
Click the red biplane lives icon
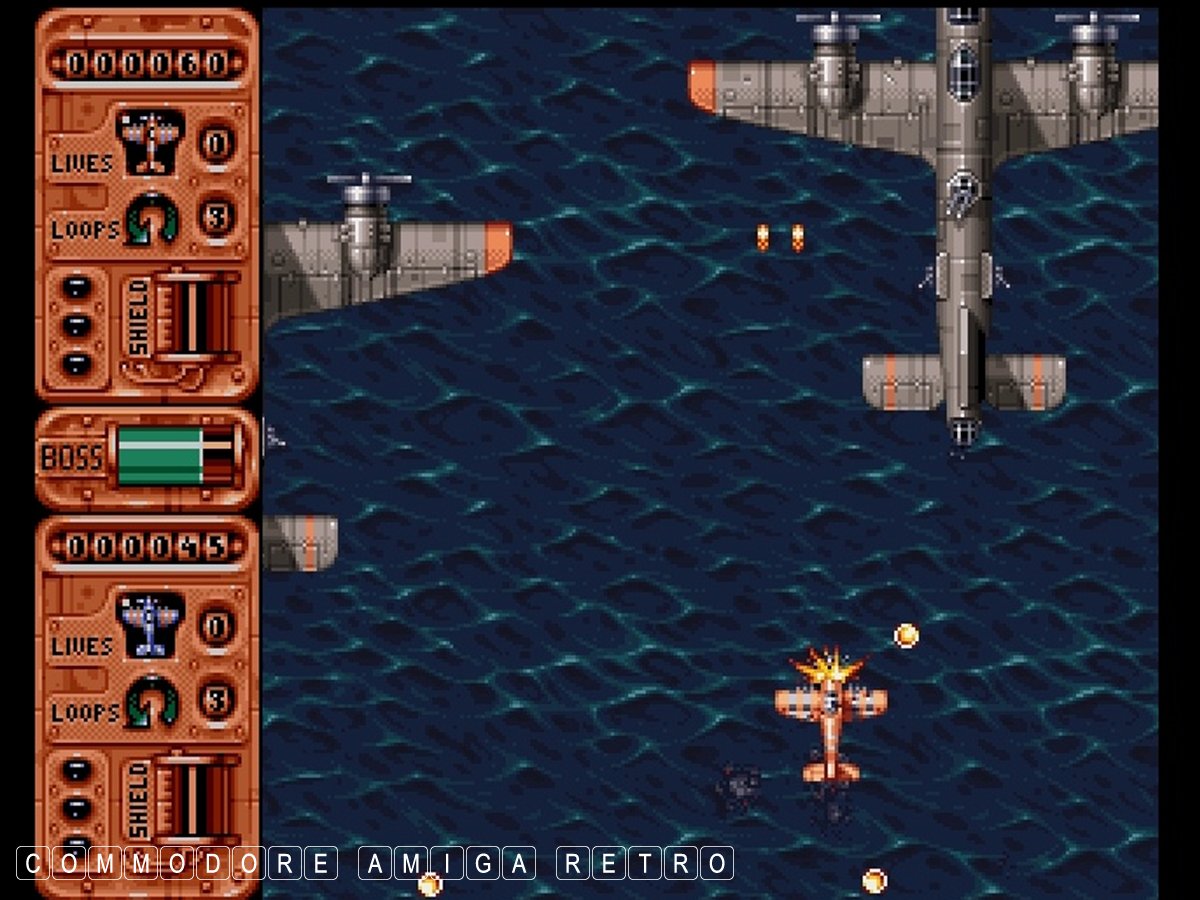150,140
